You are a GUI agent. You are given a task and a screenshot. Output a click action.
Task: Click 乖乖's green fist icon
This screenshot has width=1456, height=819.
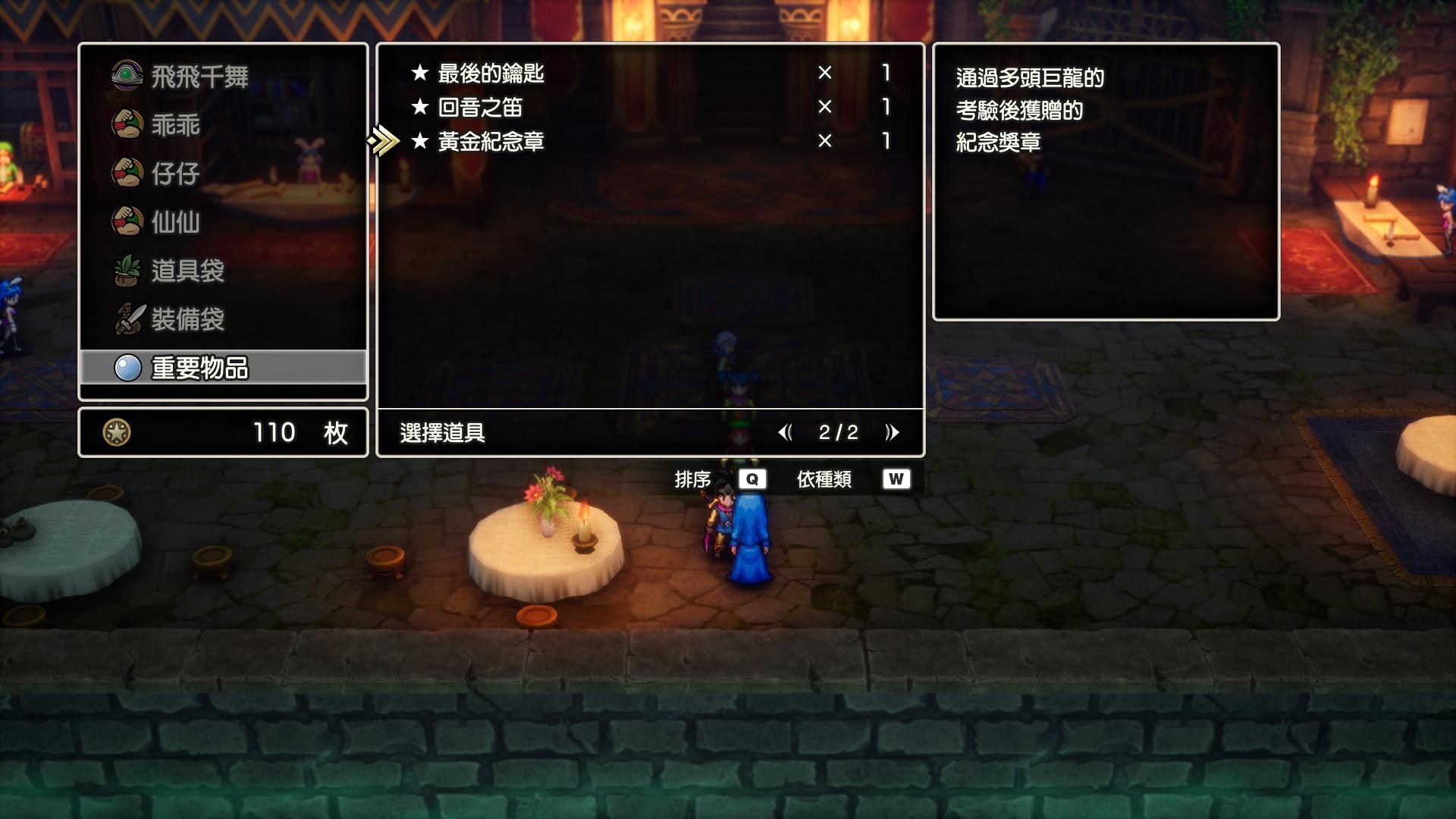127,125
